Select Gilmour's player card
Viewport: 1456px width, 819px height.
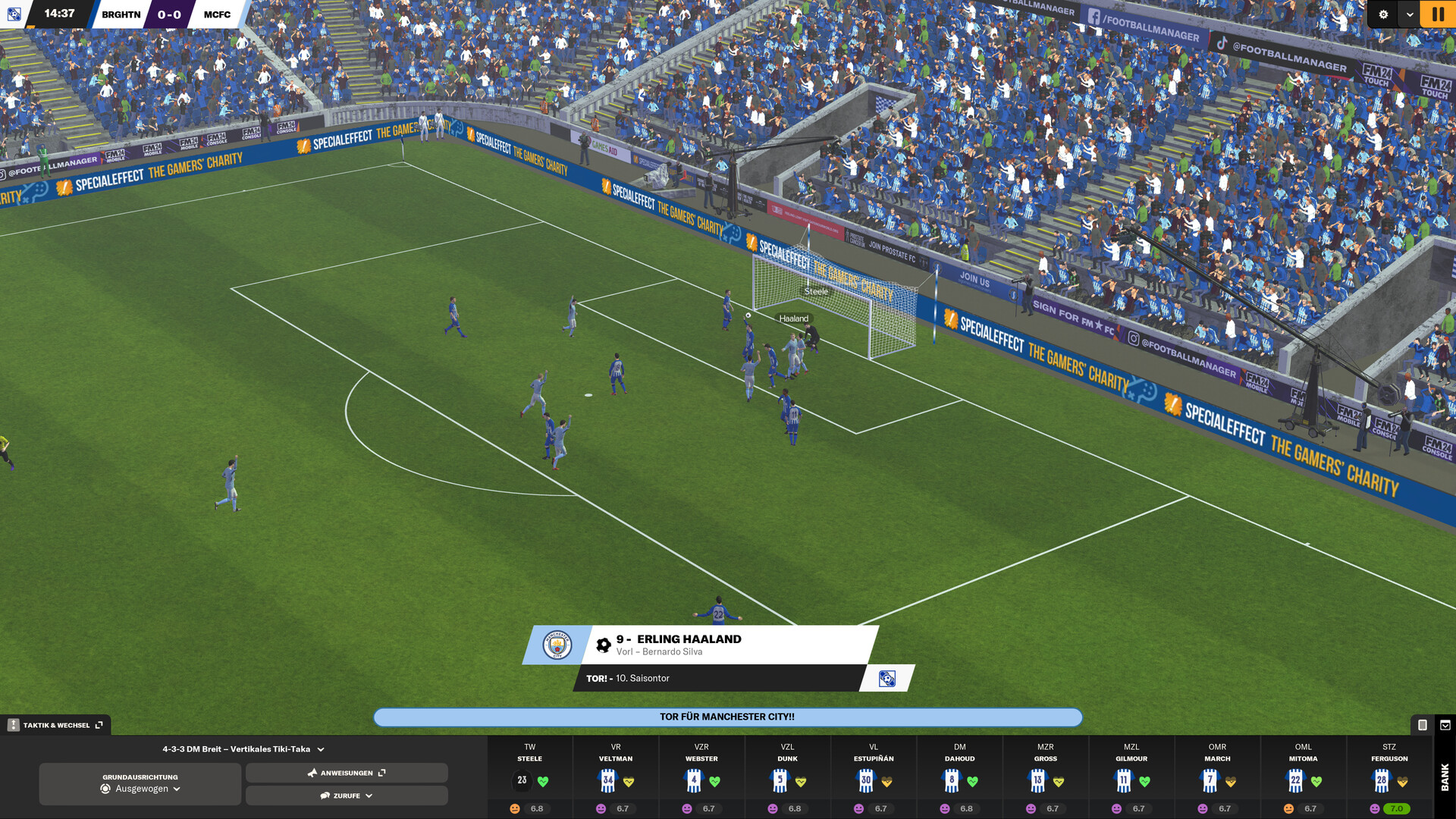point(1131,777)
